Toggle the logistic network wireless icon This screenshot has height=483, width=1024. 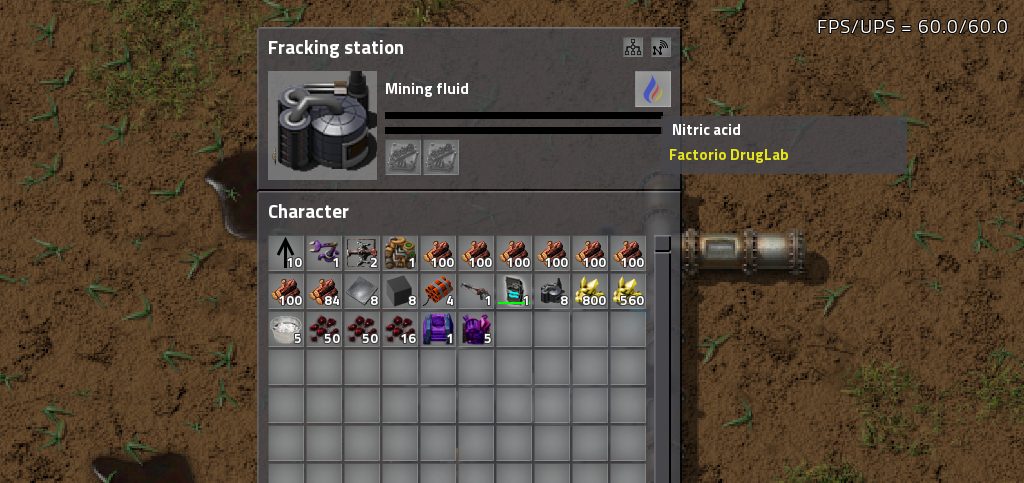click(660, 47)
